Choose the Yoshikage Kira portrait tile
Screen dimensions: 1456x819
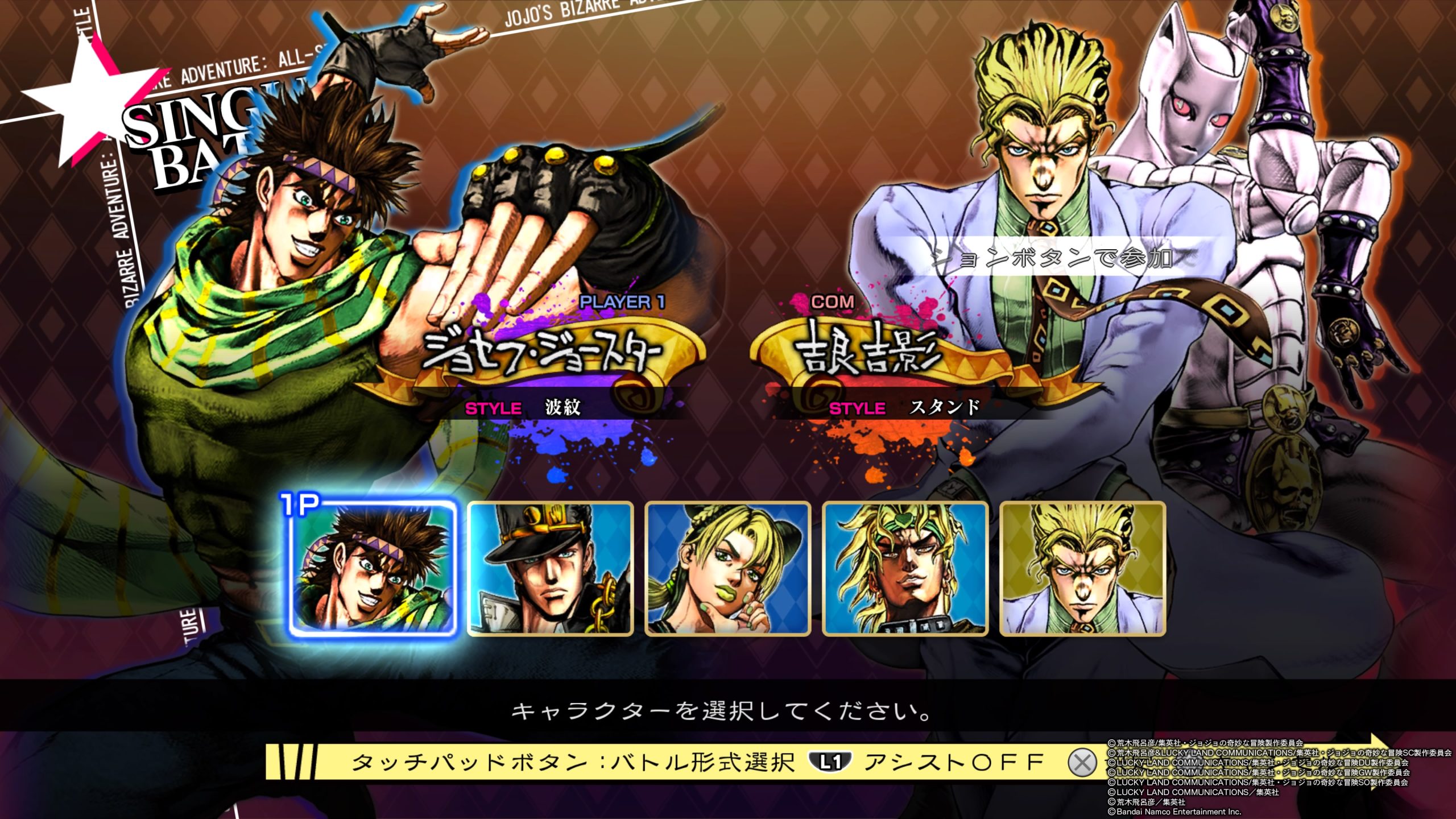[x=1083, y=569]
